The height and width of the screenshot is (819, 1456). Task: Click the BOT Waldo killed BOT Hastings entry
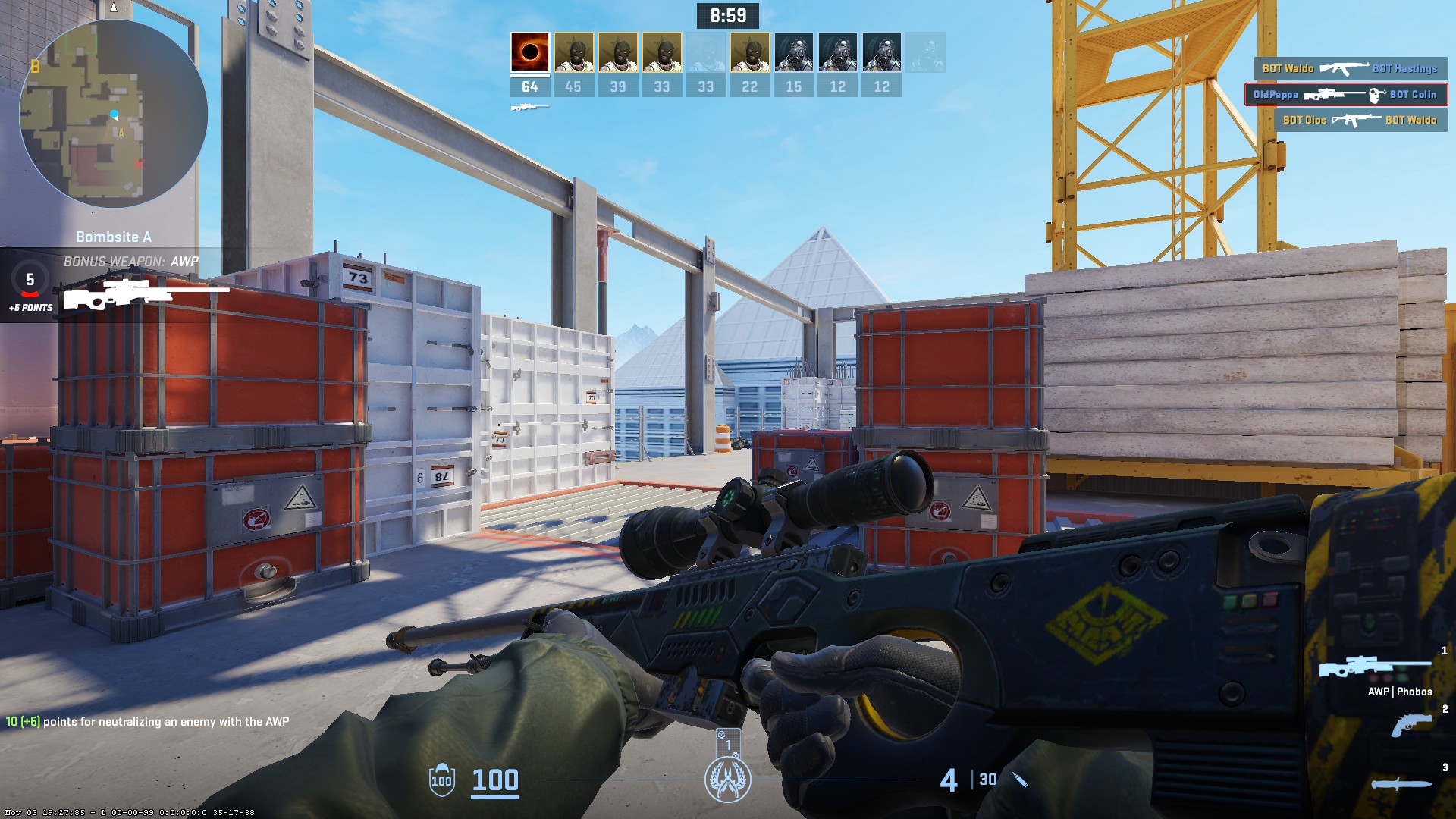pos(1349,69)
